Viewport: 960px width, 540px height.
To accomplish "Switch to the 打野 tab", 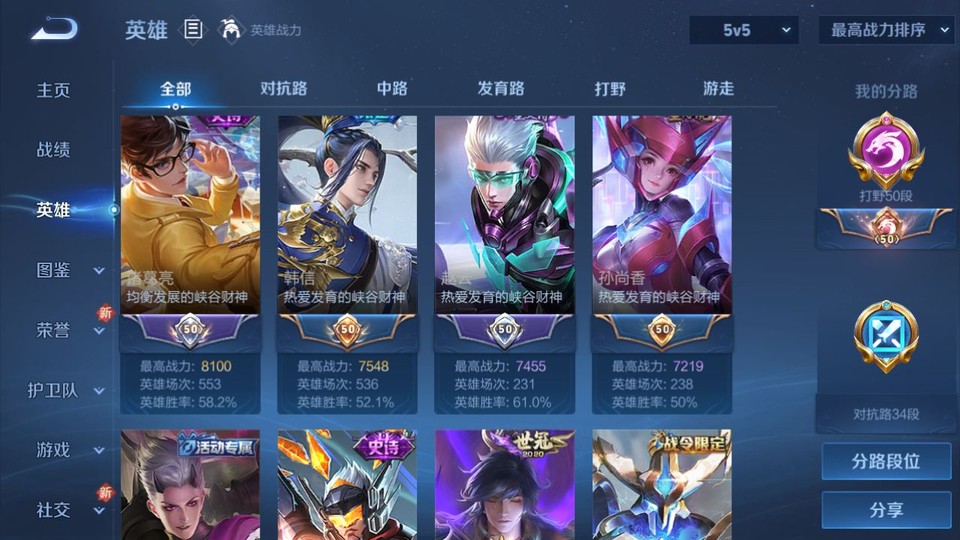I will [x=610, y=88].
